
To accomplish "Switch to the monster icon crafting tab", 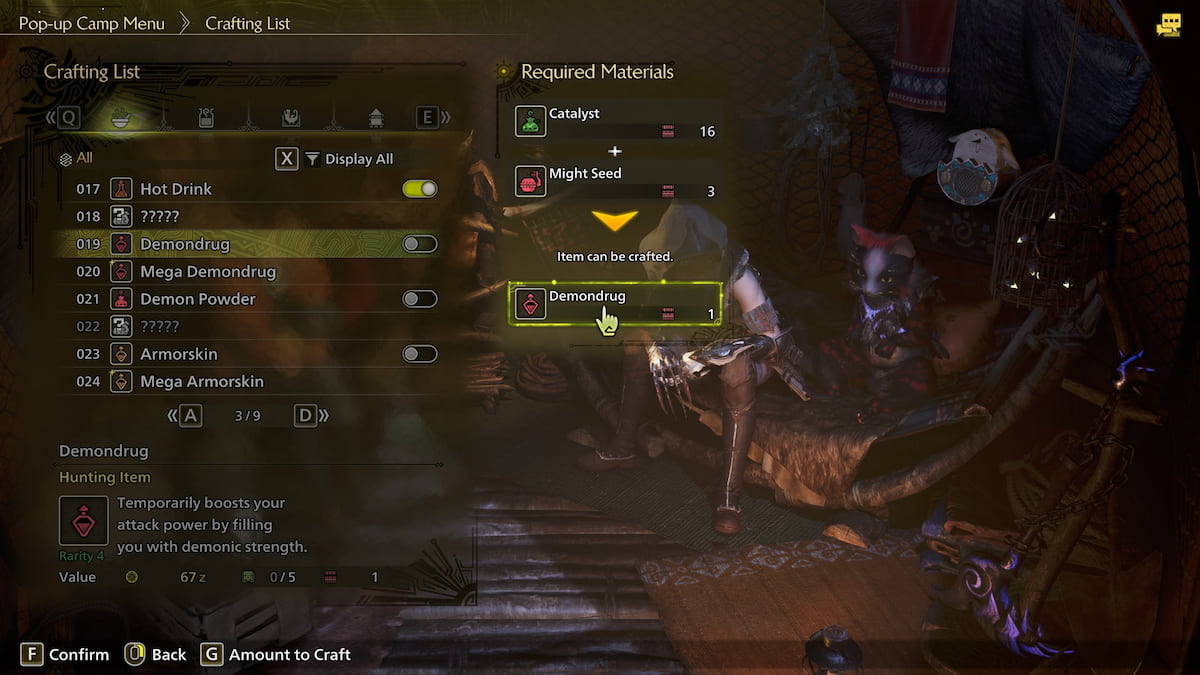I will point(290,118).
